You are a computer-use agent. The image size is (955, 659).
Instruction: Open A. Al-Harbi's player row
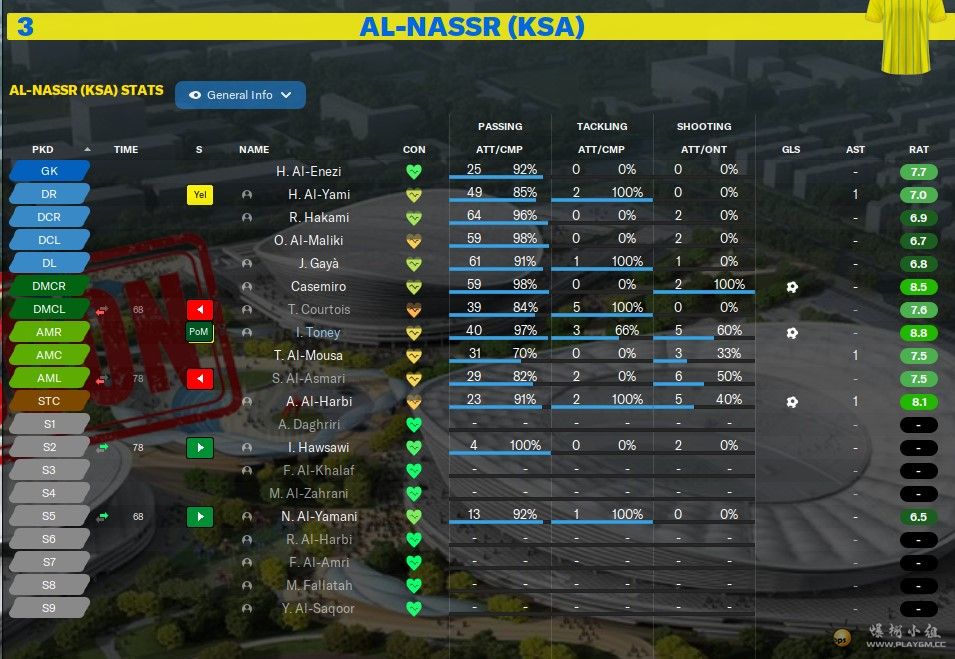point(319,402)
